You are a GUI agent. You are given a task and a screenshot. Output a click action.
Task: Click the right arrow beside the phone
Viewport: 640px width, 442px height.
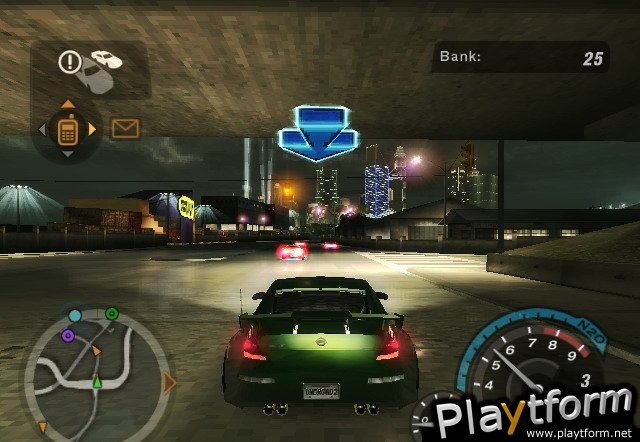click(x=93, y=129)
